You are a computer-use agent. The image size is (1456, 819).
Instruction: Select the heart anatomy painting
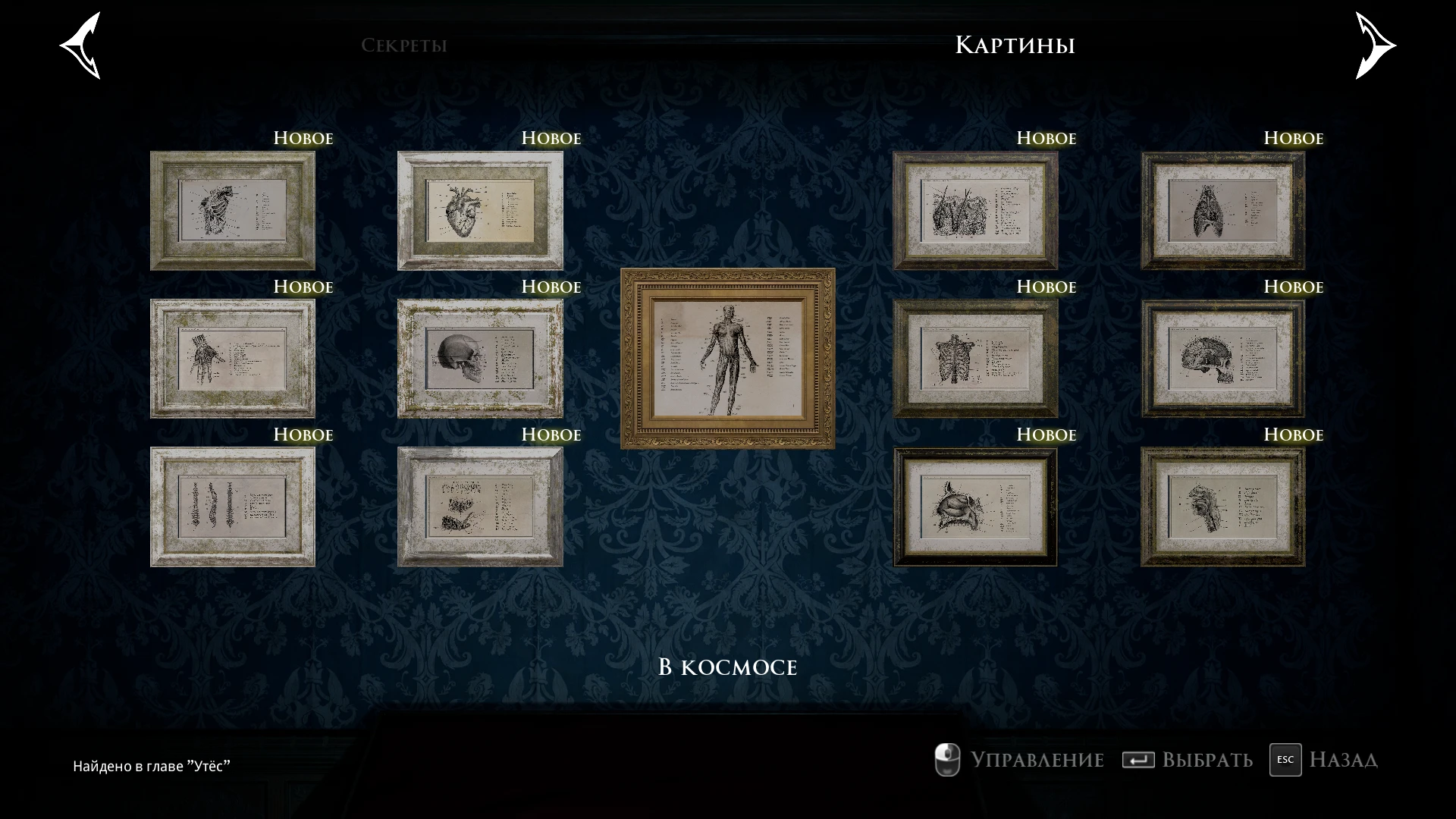coord(480,210)
